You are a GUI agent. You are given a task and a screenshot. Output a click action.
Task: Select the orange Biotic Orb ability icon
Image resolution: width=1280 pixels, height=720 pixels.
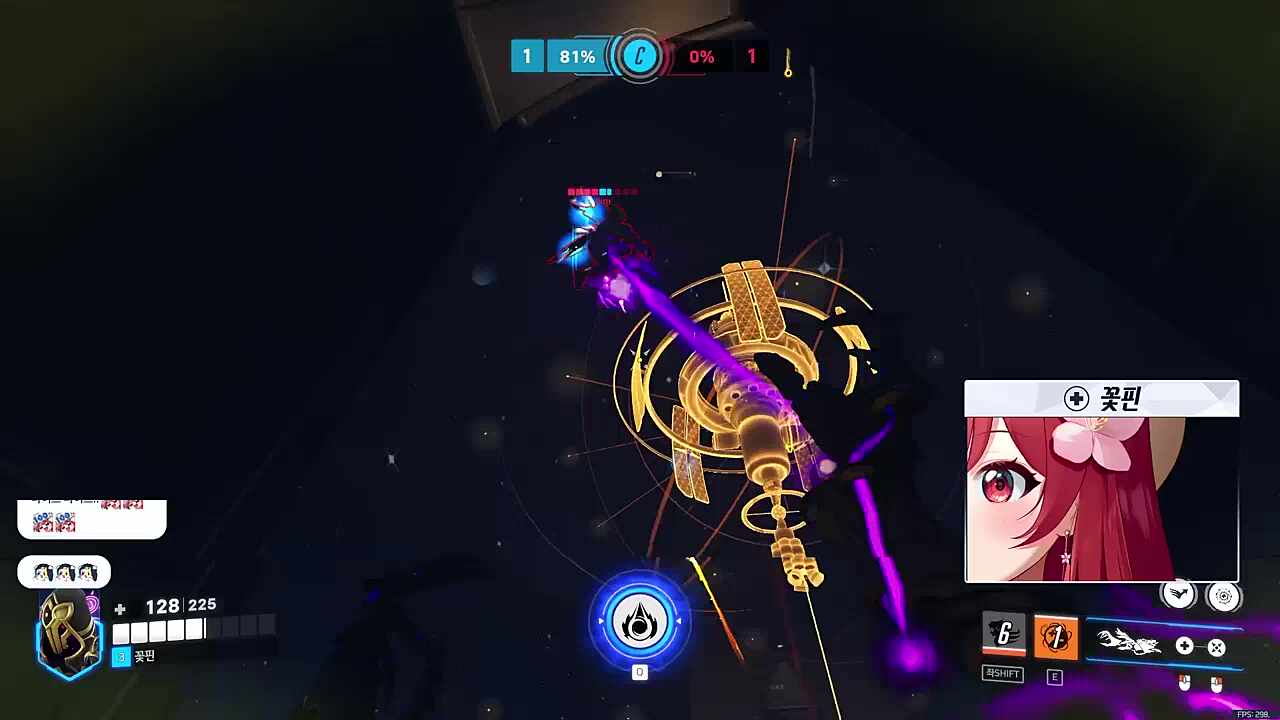coord(1055,637)
